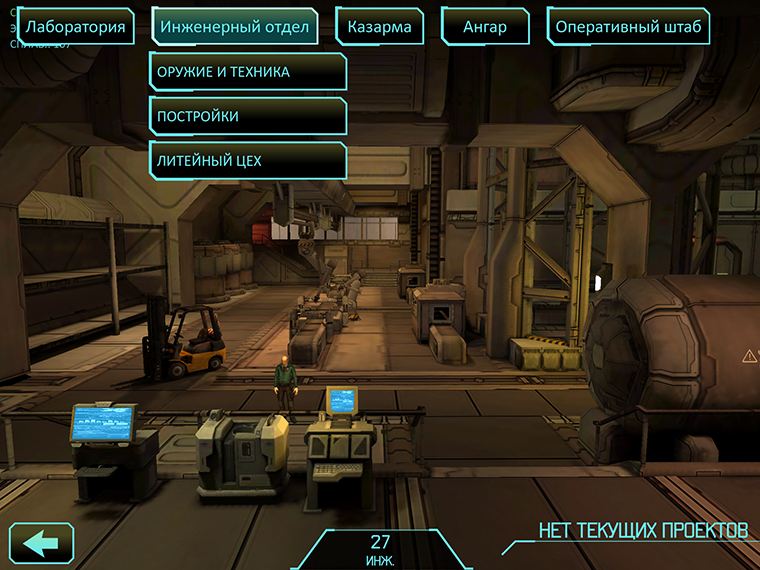The height and width of the screenshot is (570, 760).
Task: Switch to the Лаборатория tab
Action: 76,27
